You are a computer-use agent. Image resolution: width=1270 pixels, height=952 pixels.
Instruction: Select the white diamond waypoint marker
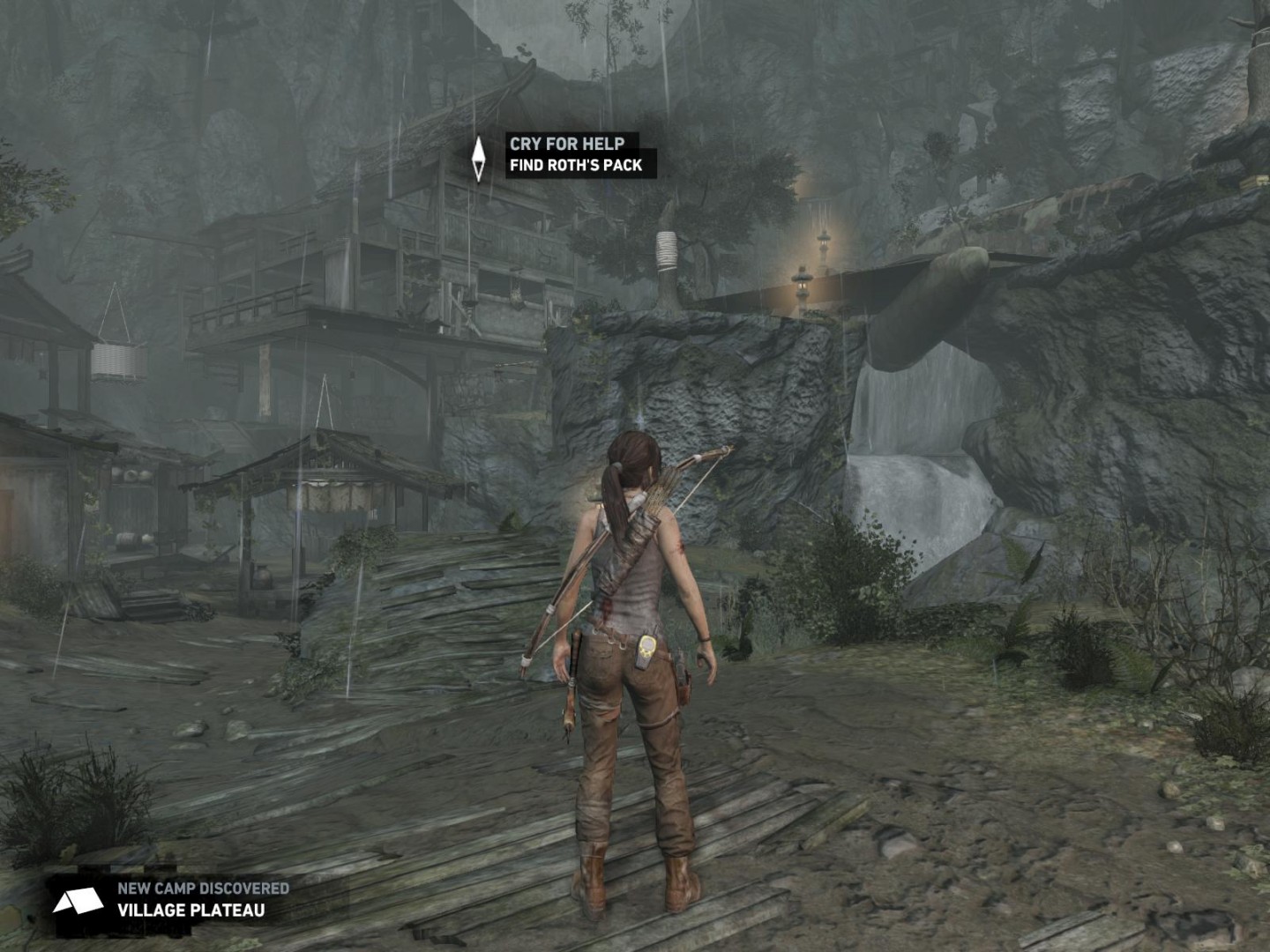tap(478, 159)
